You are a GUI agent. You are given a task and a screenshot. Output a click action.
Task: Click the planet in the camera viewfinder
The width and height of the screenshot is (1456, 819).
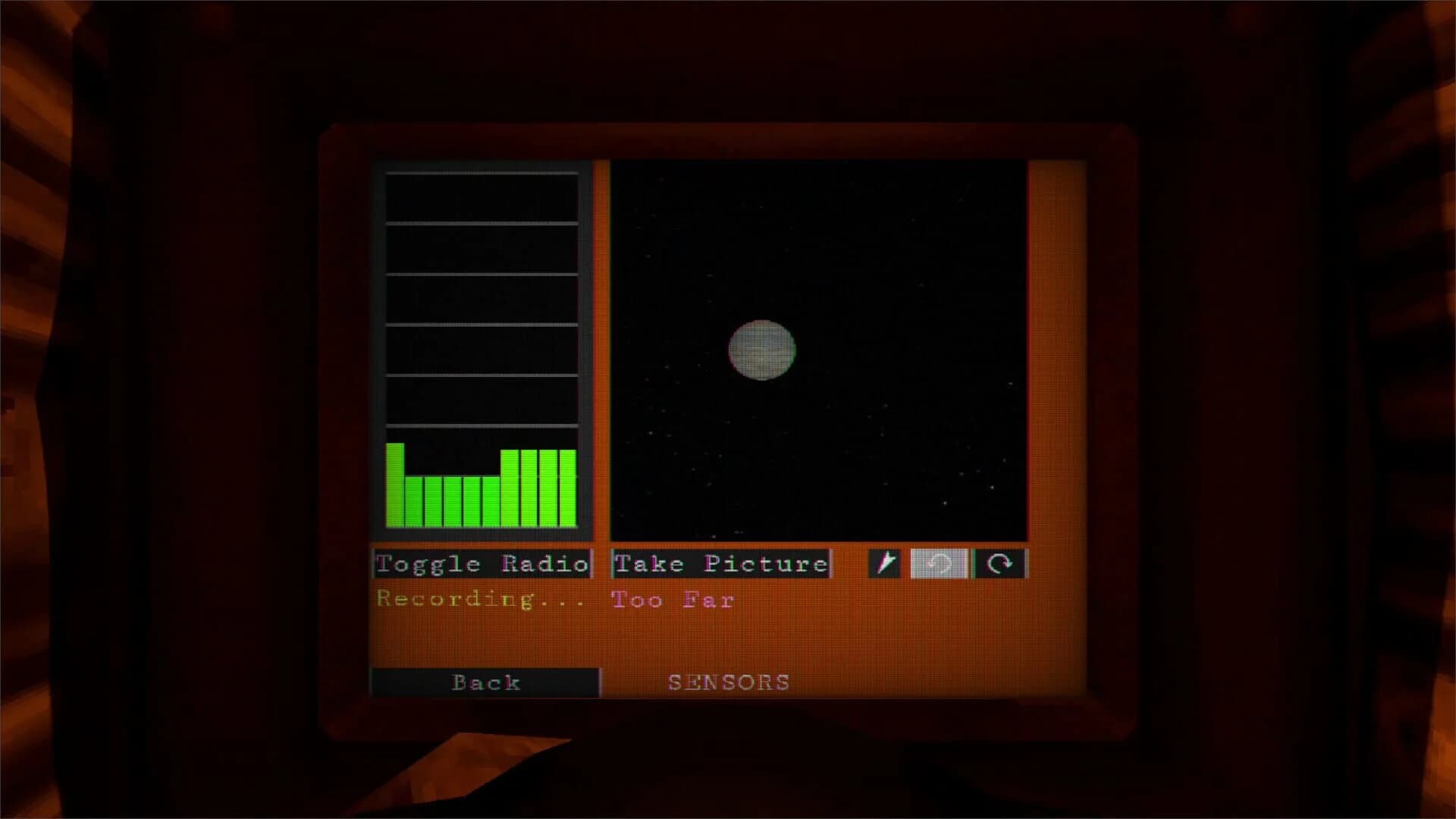pyautogui.click(x=762, y=349)
